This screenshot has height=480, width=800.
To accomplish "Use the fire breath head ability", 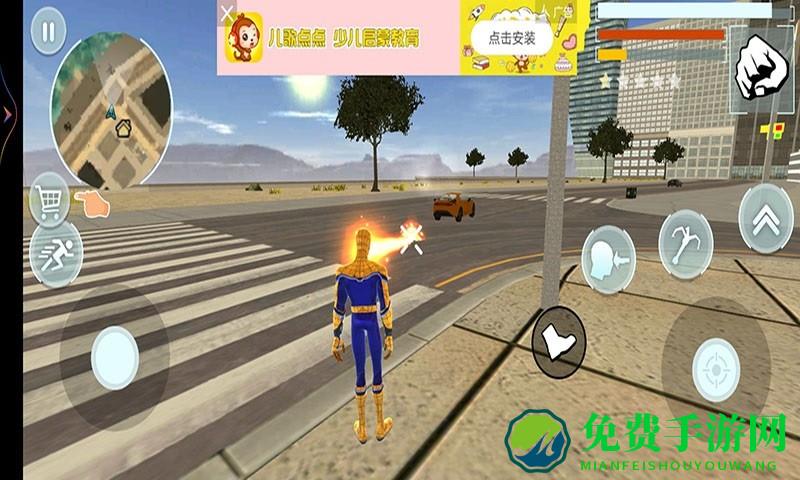I will (609, 256).
